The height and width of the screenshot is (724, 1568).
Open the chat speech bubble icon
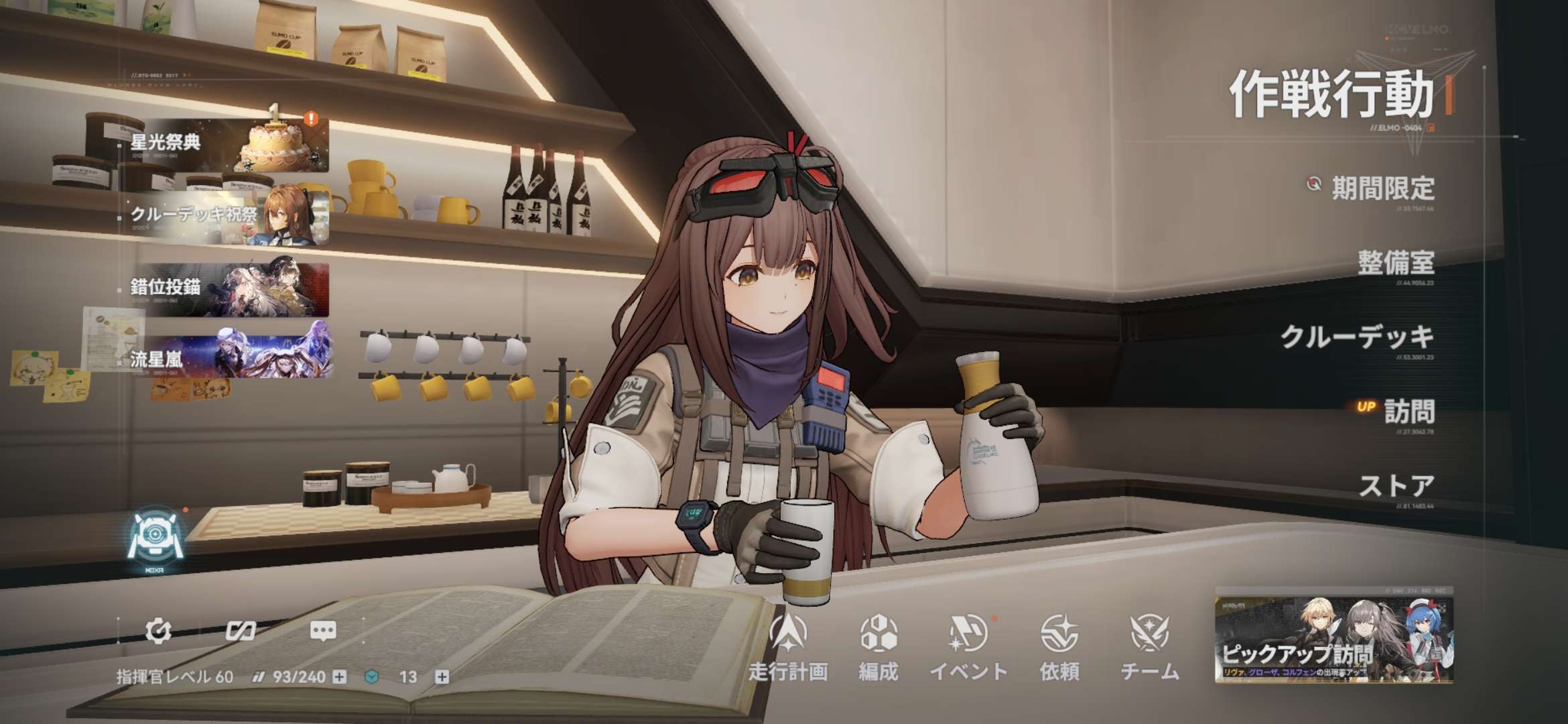click(x=323, y=631)
